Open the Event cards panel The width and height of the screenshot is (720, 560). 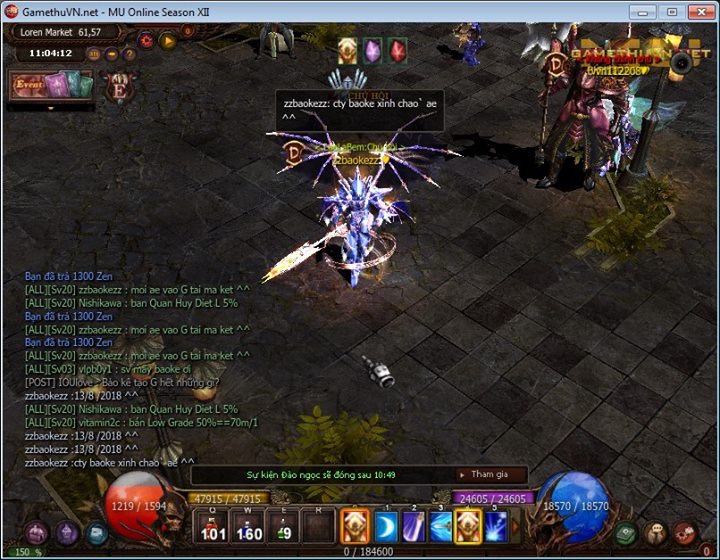[50, 86]
